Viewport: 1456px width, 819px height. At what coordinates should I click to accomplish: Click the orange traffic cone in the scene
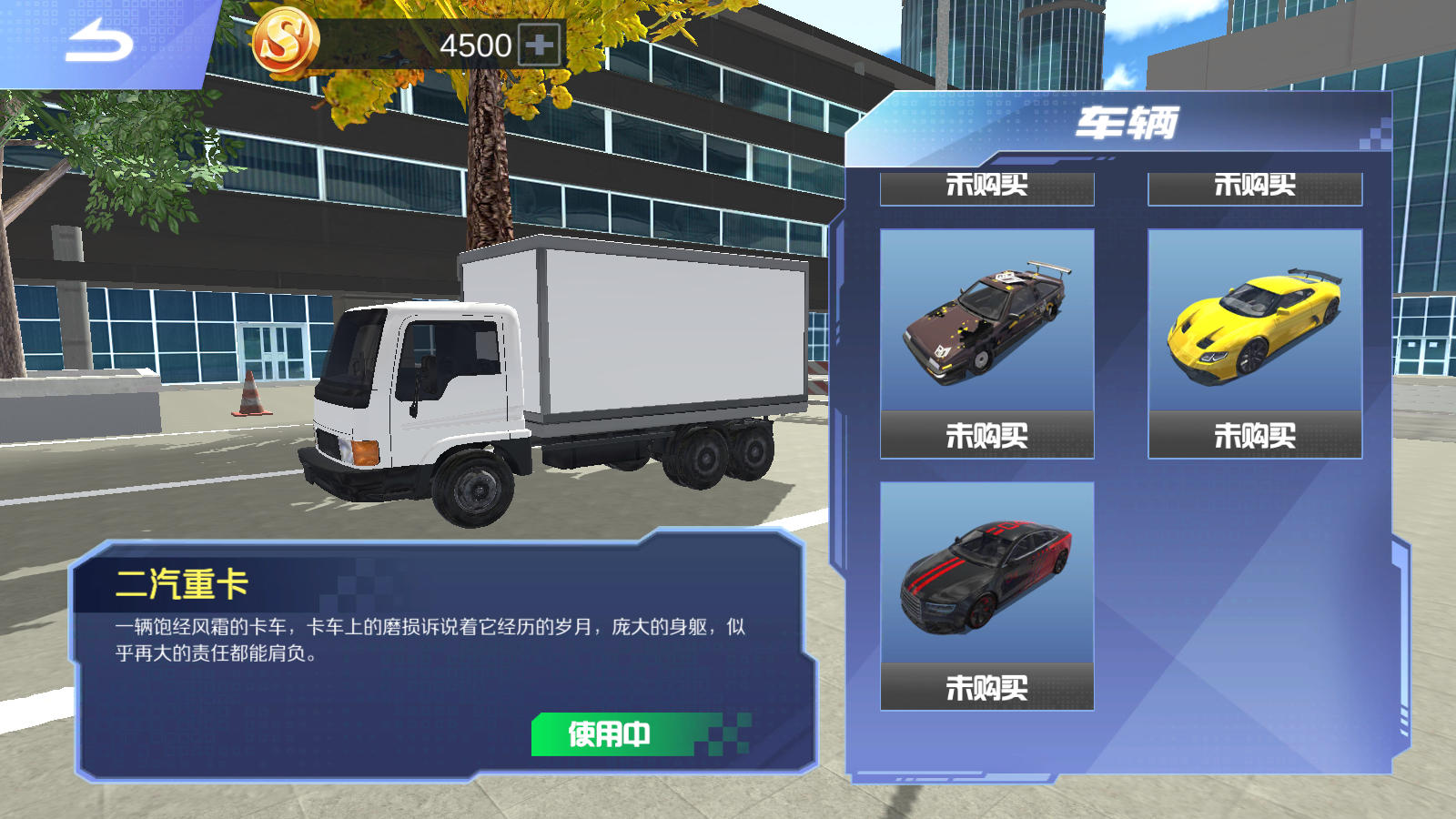click(x=248, y=393)
